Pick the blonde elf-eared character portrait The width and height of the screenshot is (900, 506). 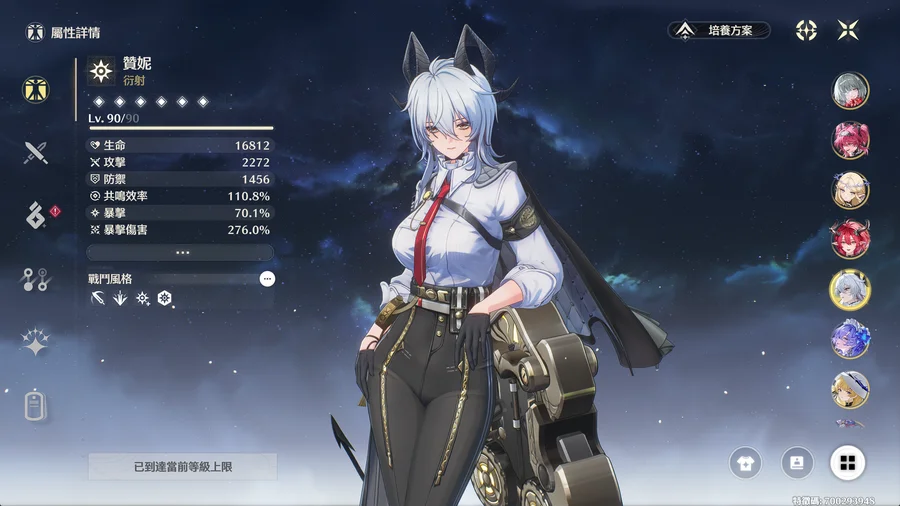pyautogui.click(x=850, y=190)
